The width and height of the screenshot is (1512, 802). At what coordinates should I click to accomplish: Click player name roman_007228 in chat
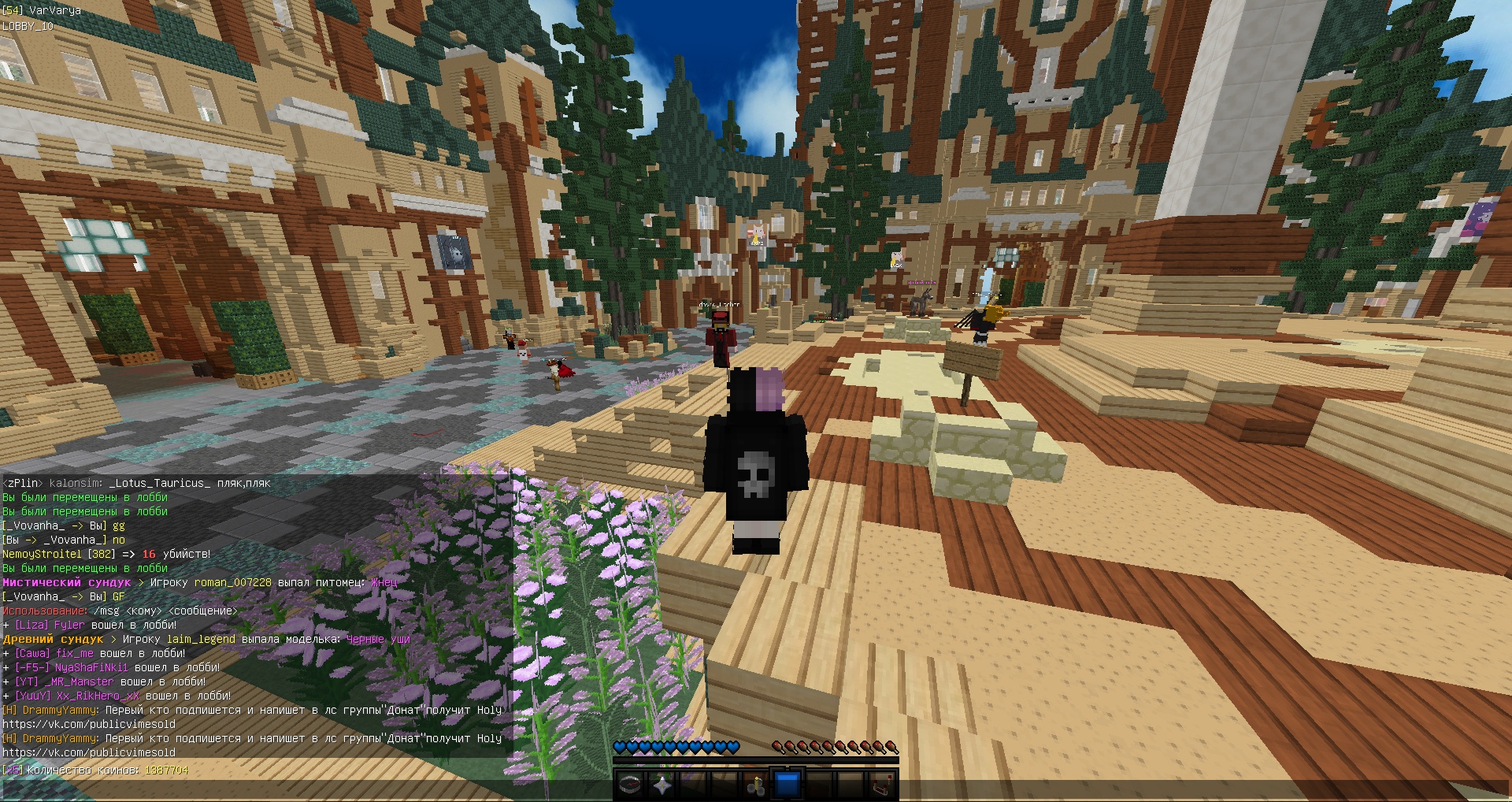[232, 582]
